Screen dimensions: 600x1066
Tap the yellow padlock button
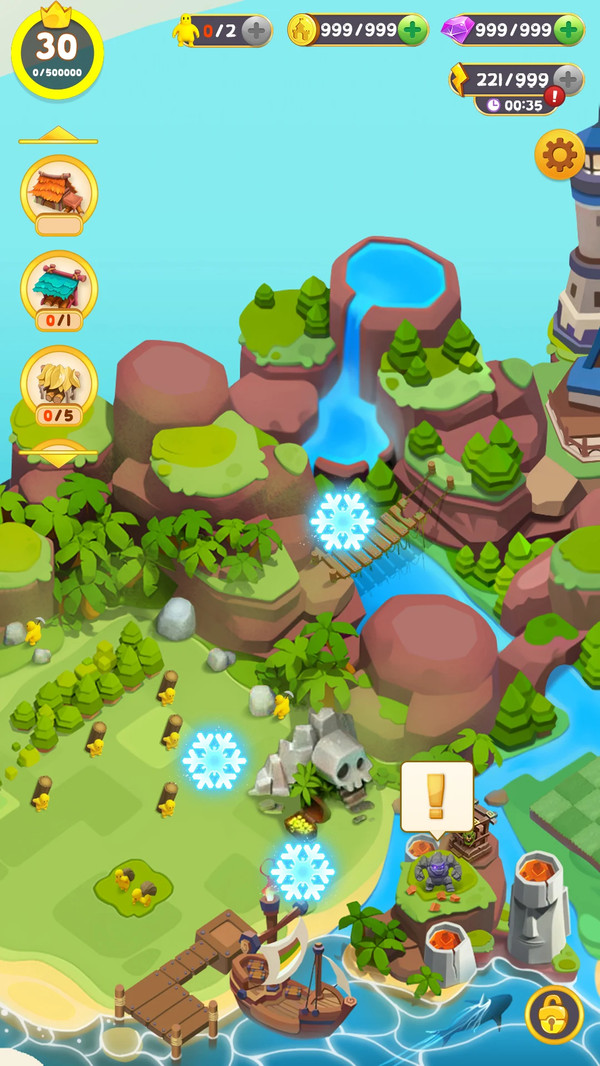tap(555, 1014)
